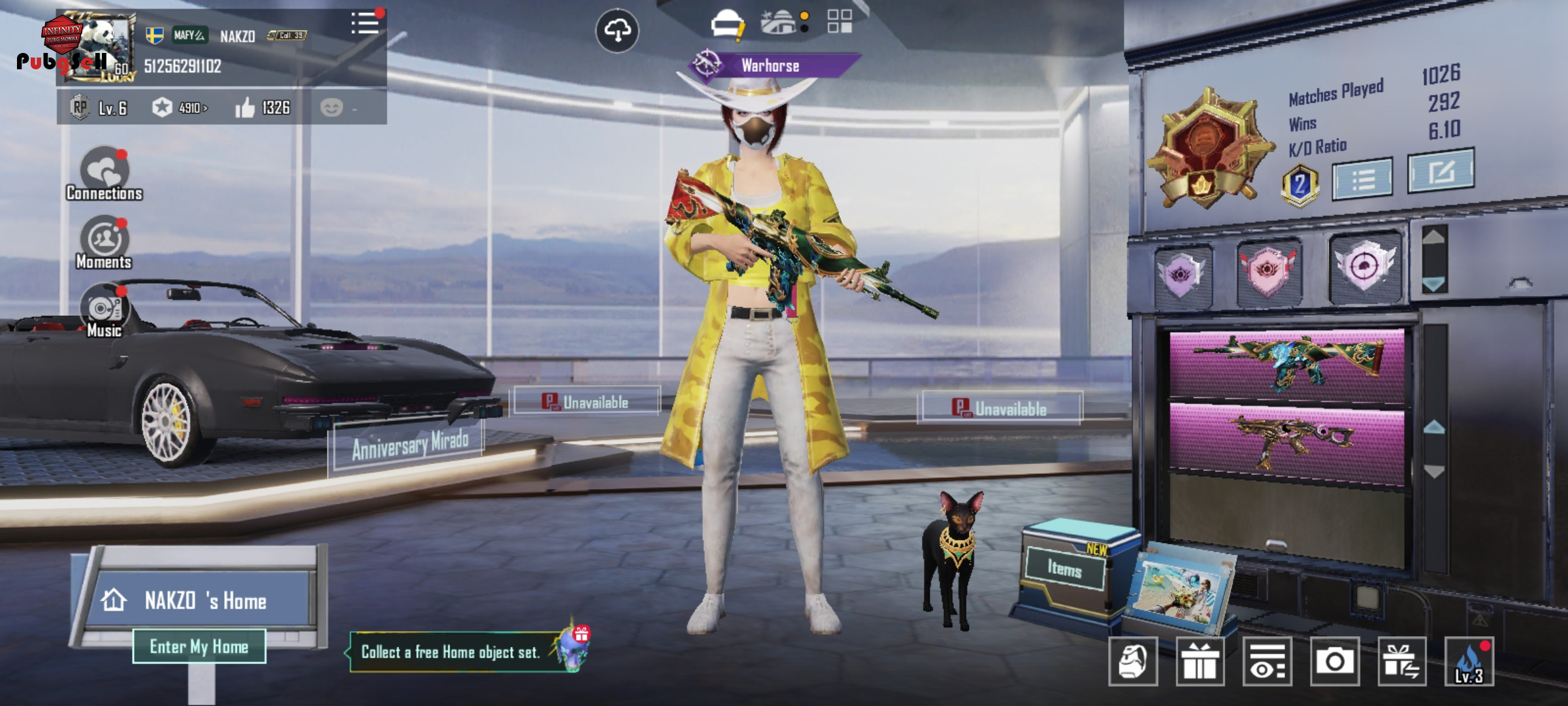This screenshot has width=1568, height=706.
Task: Claim the free Home object set
Action: (x=451, y=652)
